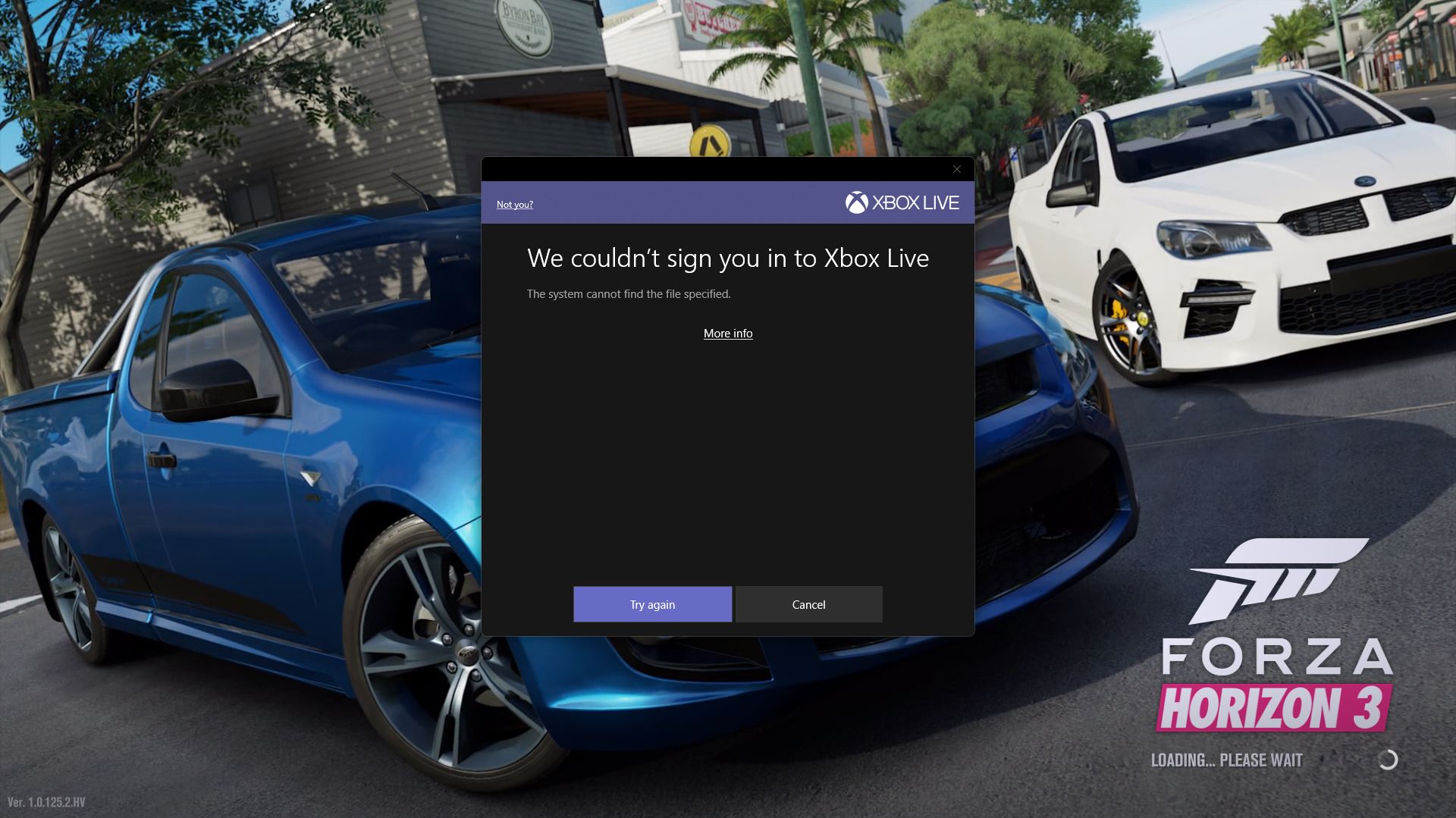Select the sign-in error heading
Screen dimensions: 1456x818
727,259
